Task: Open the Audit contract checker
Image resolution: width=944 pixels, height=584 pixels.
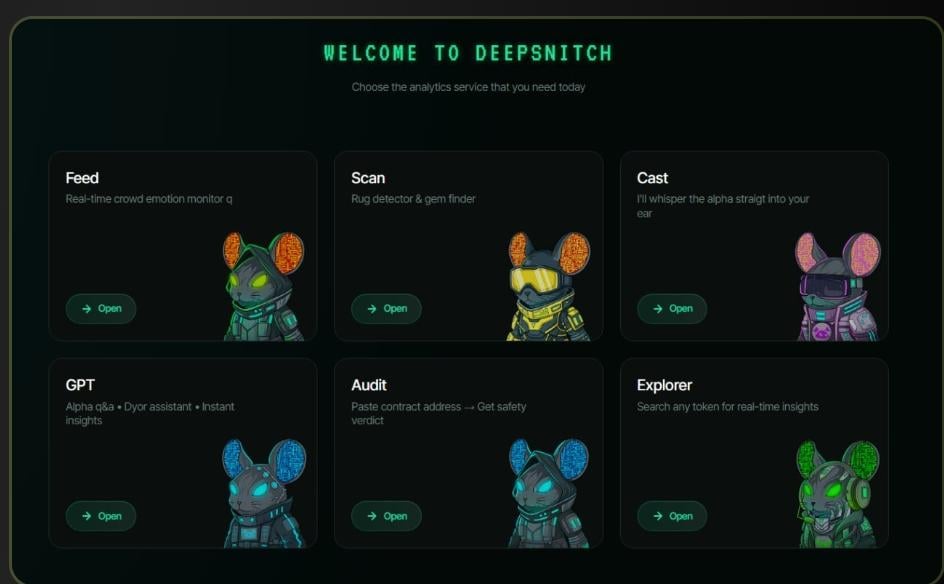Action: (x=386, y=516)
